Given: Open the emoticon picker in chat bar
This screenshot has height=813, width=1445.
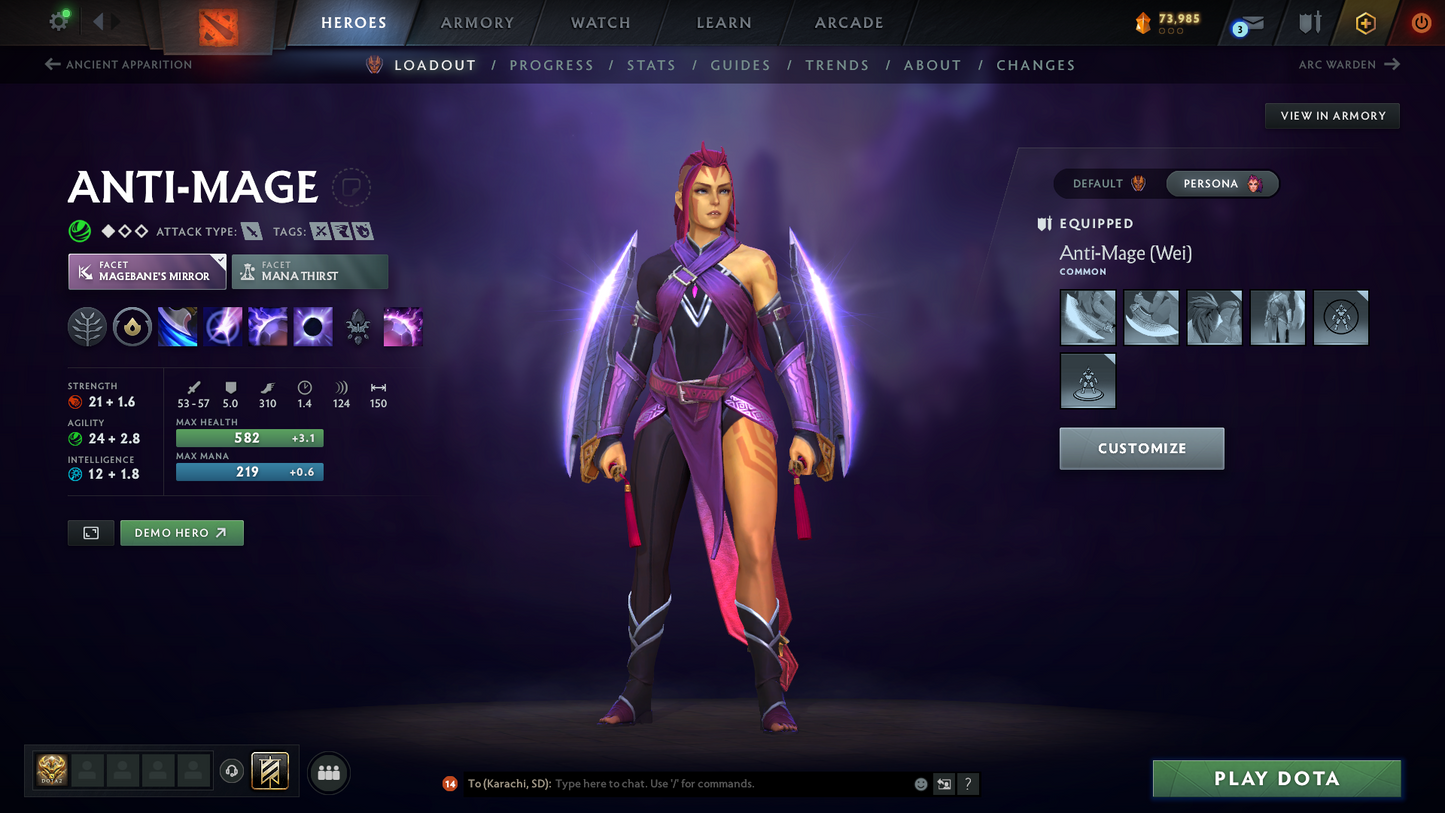Looking at the screenshot, I should coord(919,784).
